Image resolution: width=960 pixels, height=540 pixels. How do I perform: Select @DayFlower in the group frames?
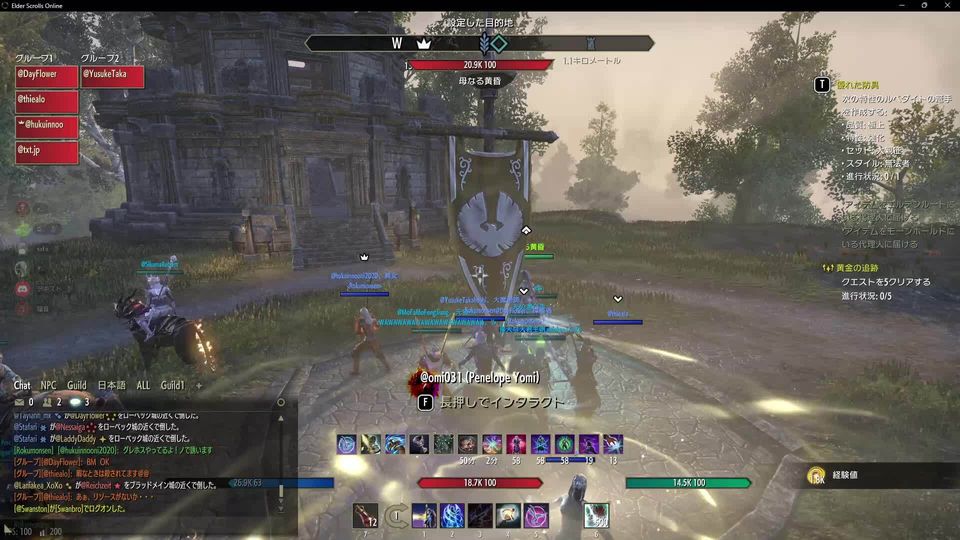tap(45, 75)
